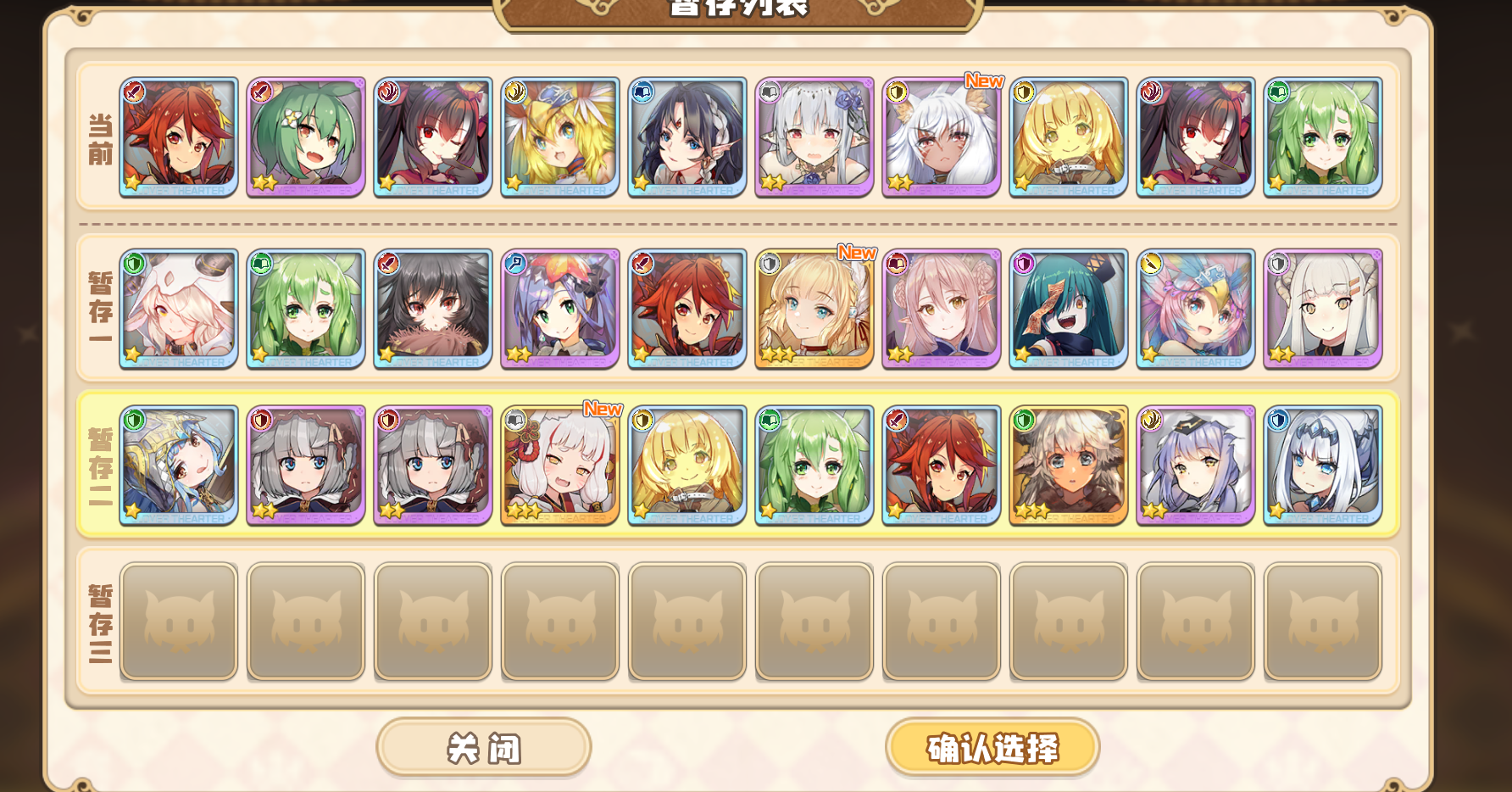Click the red sword class icon on the red-haired 当前 character

point(133,90)
